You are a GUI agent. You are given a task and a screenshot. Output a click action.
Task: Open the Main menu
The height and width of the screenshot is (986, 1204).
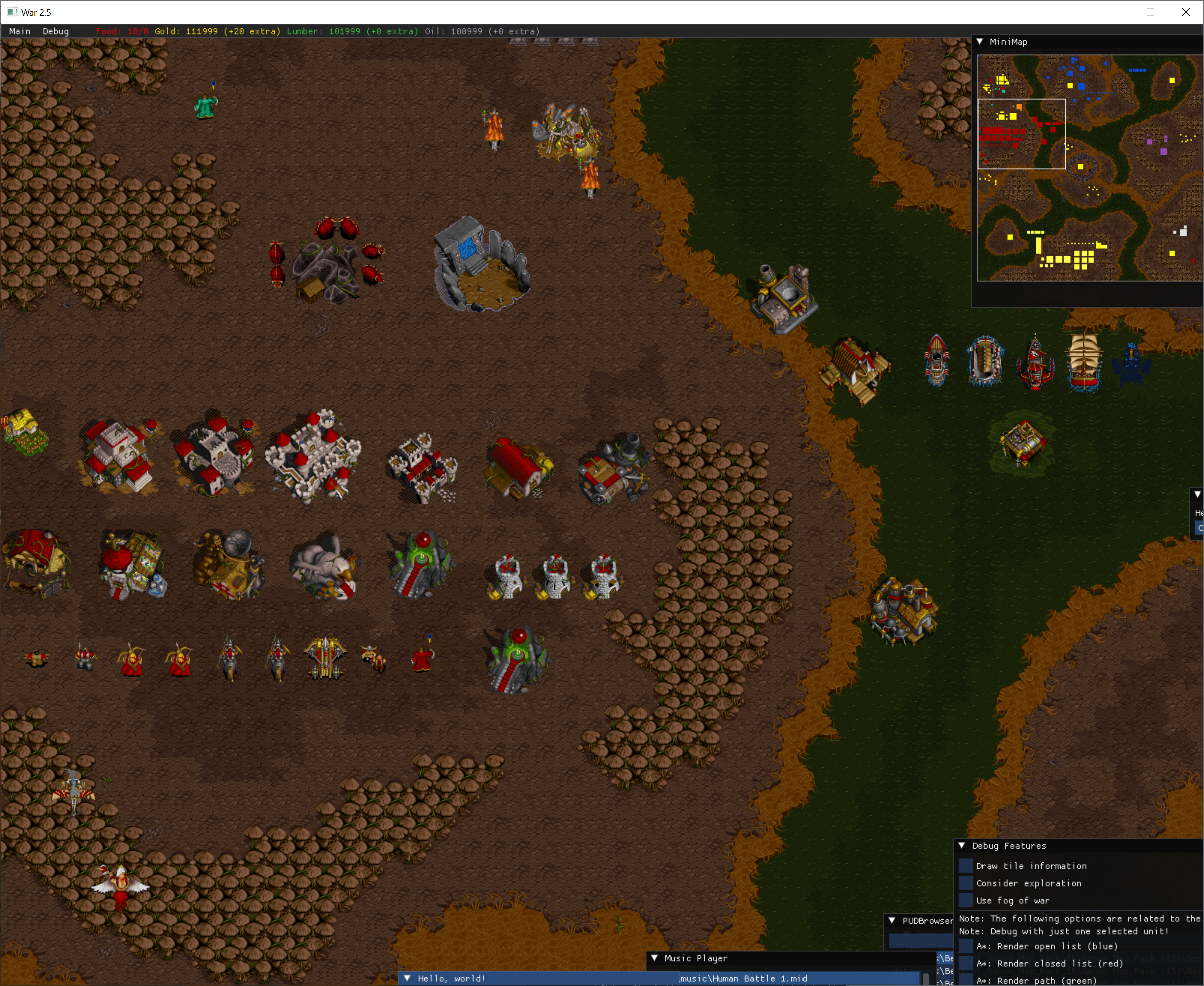(x=20, y=31)
